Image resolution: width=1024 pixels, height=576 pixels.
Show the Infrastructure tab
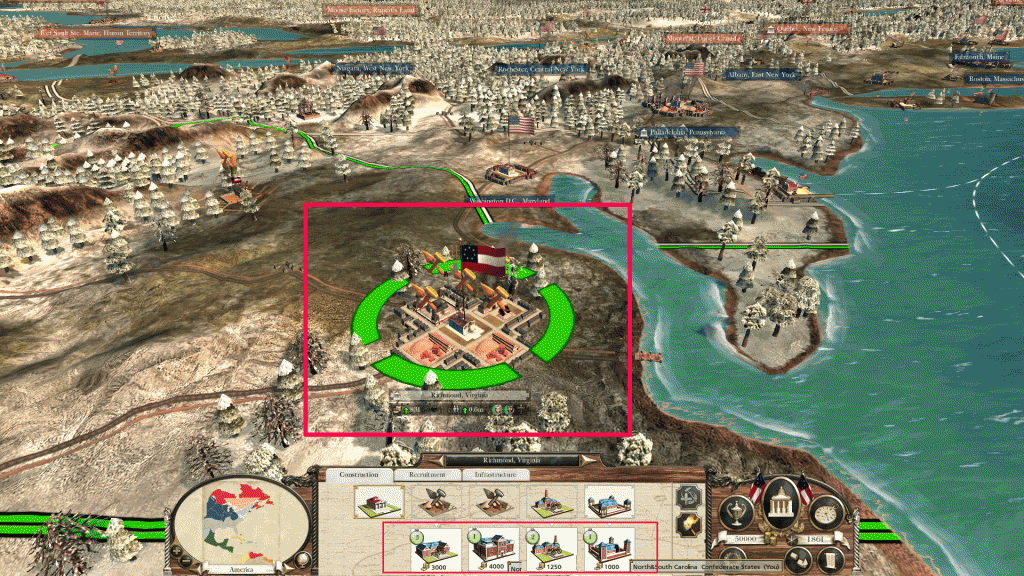(495, 475)
